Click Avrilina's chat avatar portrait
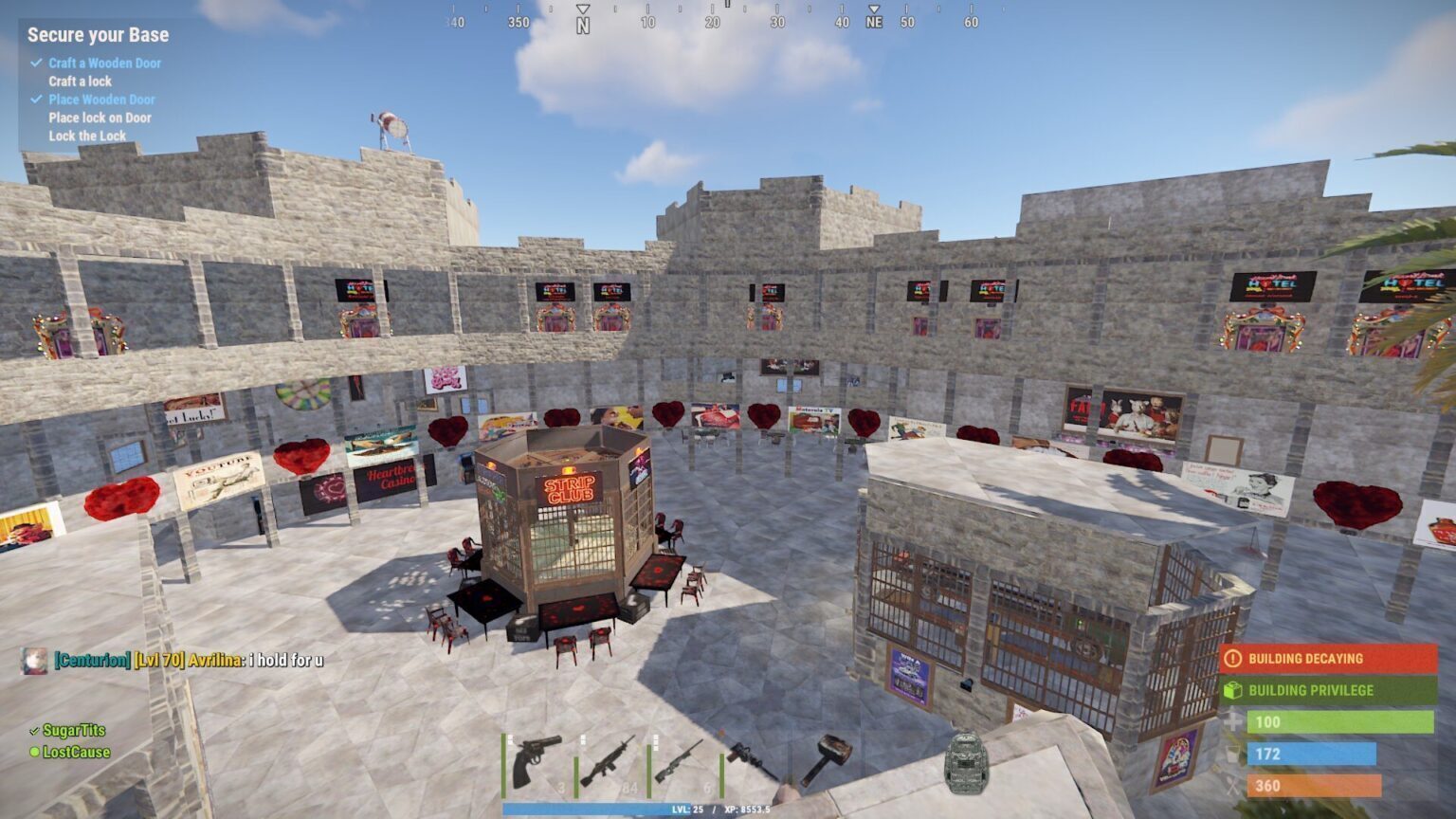1456x819 pixels. pyautogui.click(x=34, y=660)
